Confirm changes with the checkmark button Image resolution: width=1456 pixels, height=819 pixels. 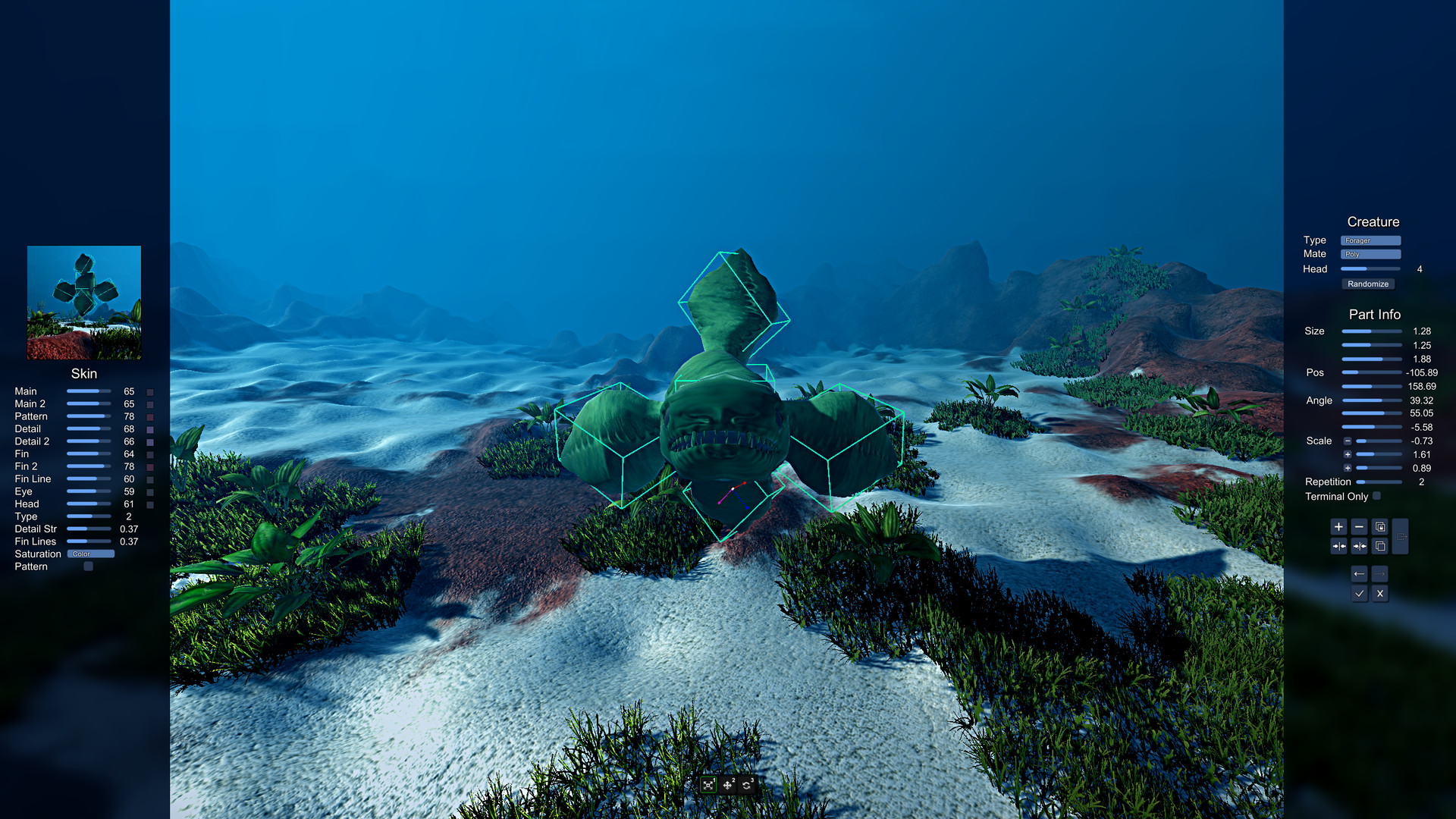(x=1359, y=593)
